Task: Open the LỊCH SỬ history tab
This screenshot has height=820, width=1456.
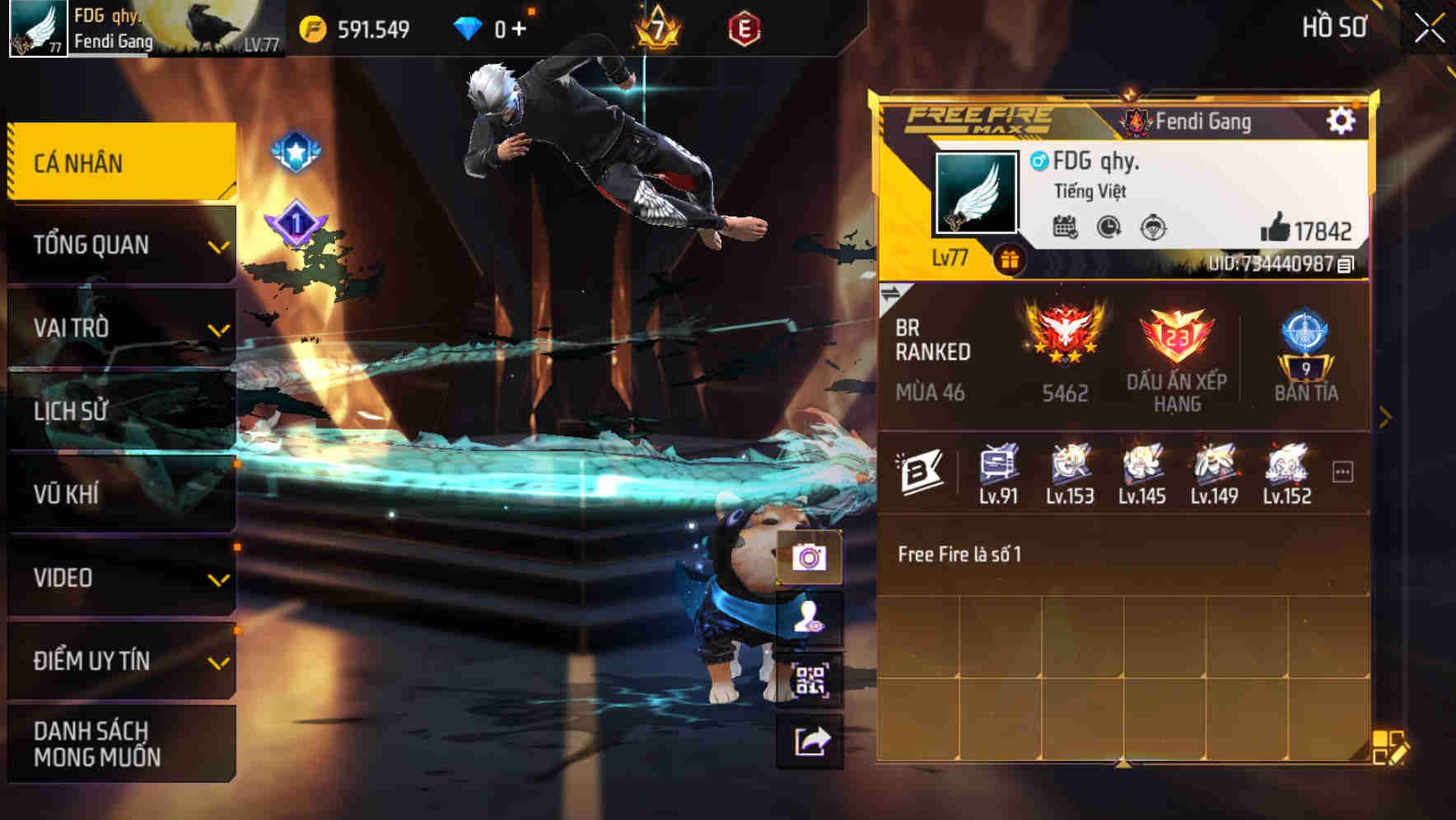Action: click(x=122, y=411)
